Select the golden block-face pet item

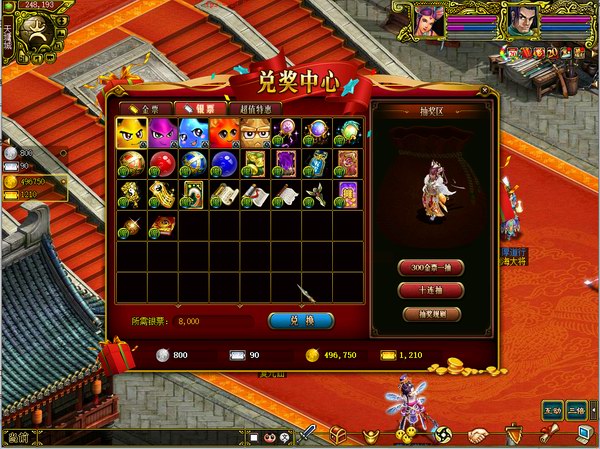pos(255,131)
